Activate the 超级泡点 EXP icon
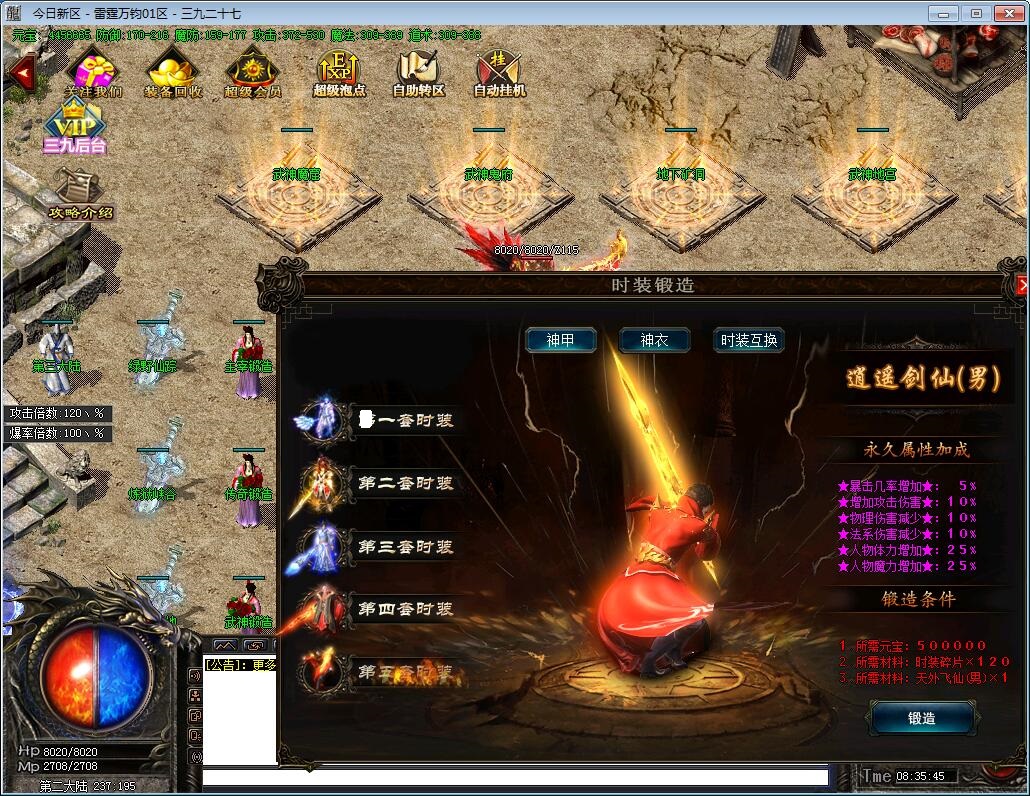The height and width of the screenshot is (796, 1030). pyautogui.click(x=339, y=73)
